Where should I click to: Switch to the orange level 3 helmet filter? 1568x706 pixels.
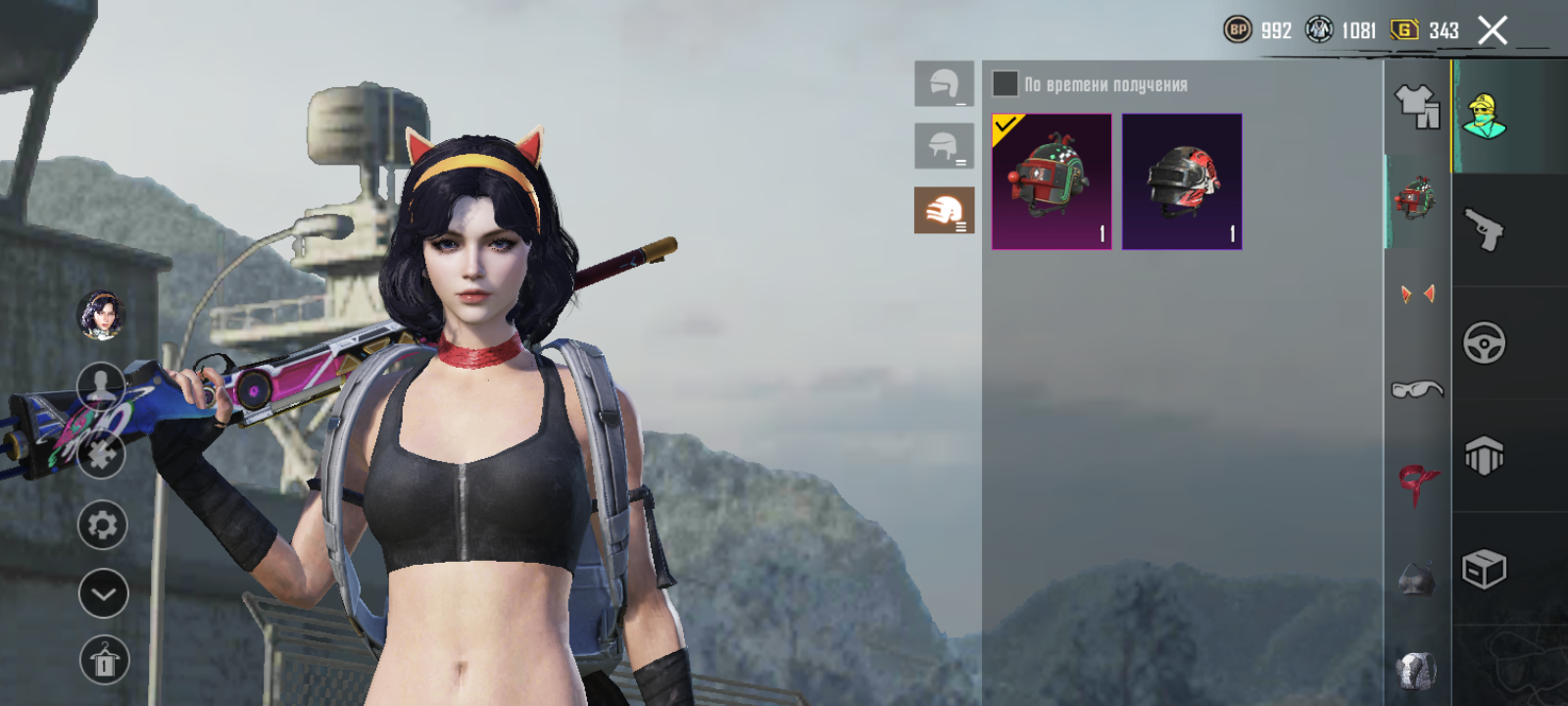pyautogui.click(x=944, y=210)
